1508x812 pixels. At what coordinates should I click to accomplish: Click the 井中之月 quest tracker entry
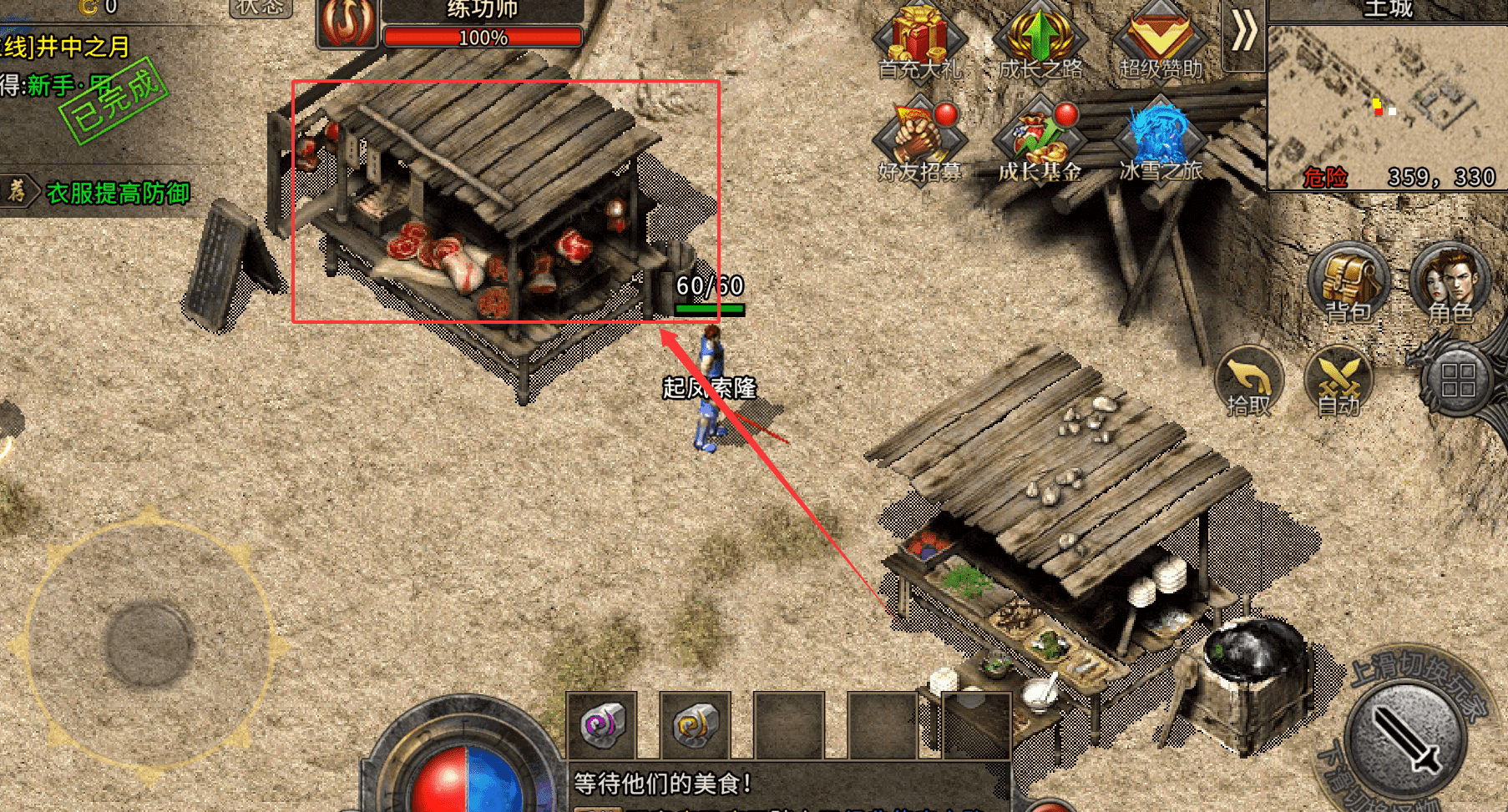pos(67,47)
